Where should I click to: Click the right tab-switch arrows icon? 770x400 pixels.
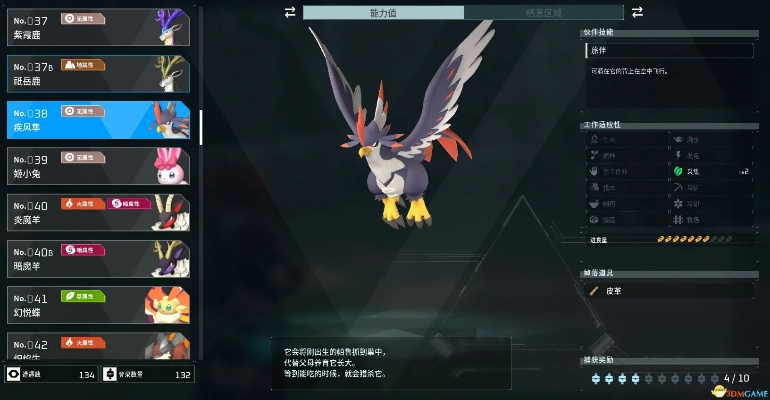coord(637,12)
